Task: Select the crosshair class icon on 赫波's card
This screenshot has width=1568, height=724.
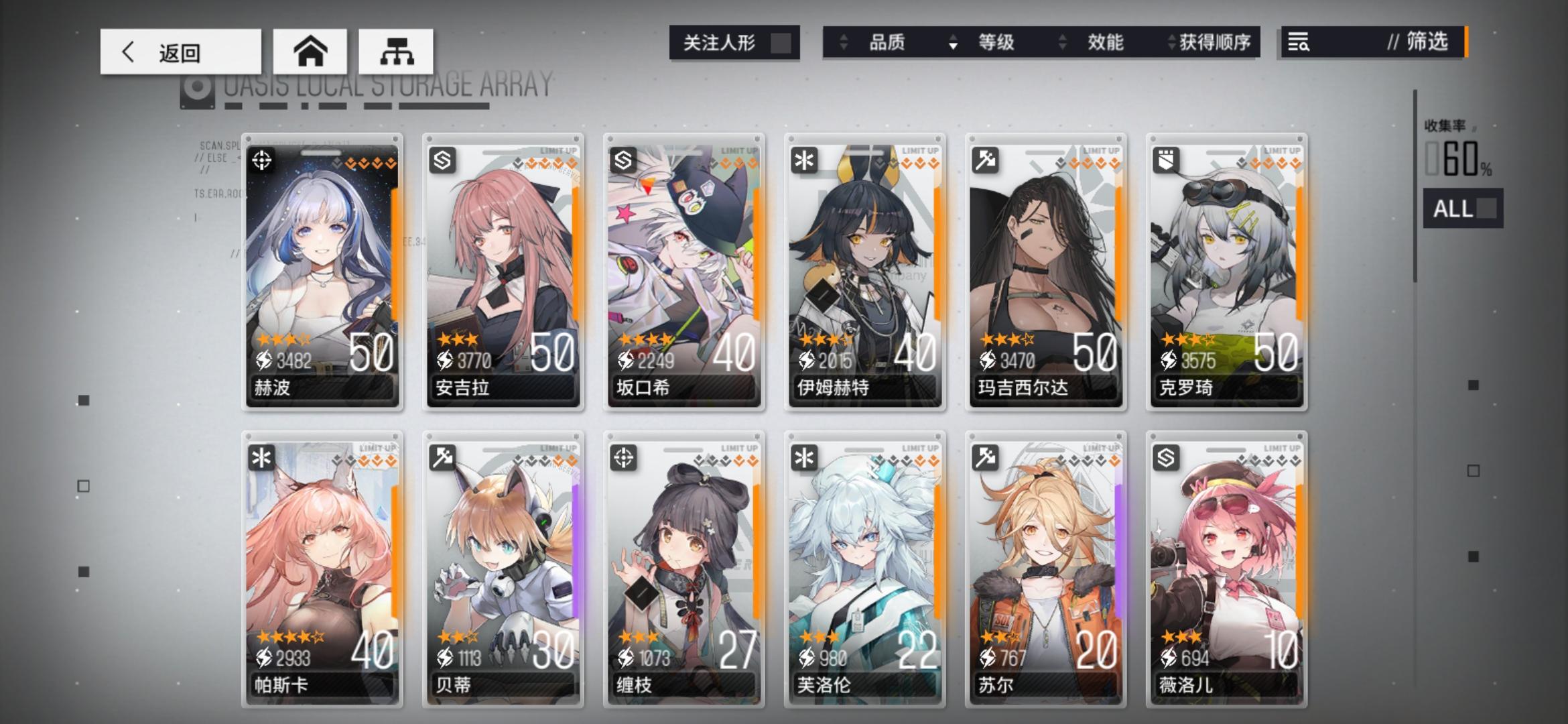Action: tap(263, 161)
